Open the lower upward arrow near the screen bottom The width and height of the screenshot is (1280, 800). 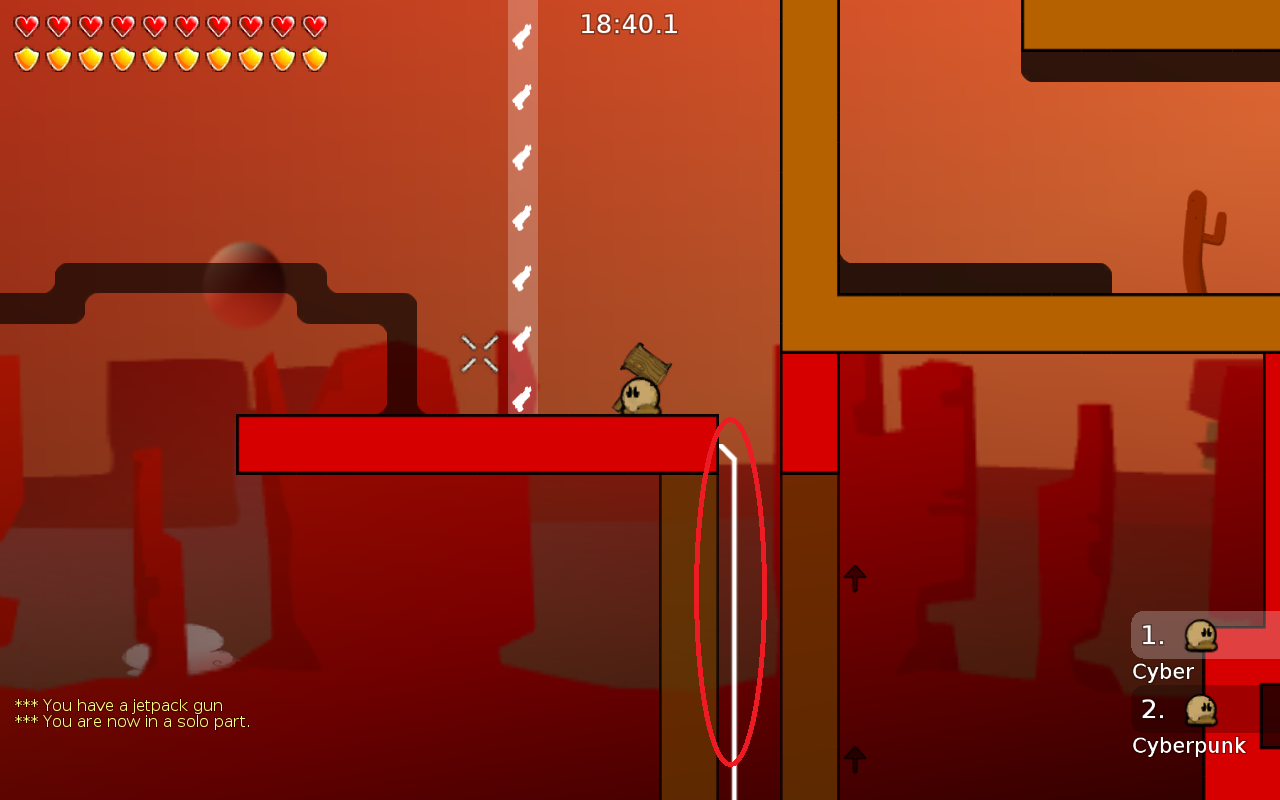click(855, 758)
